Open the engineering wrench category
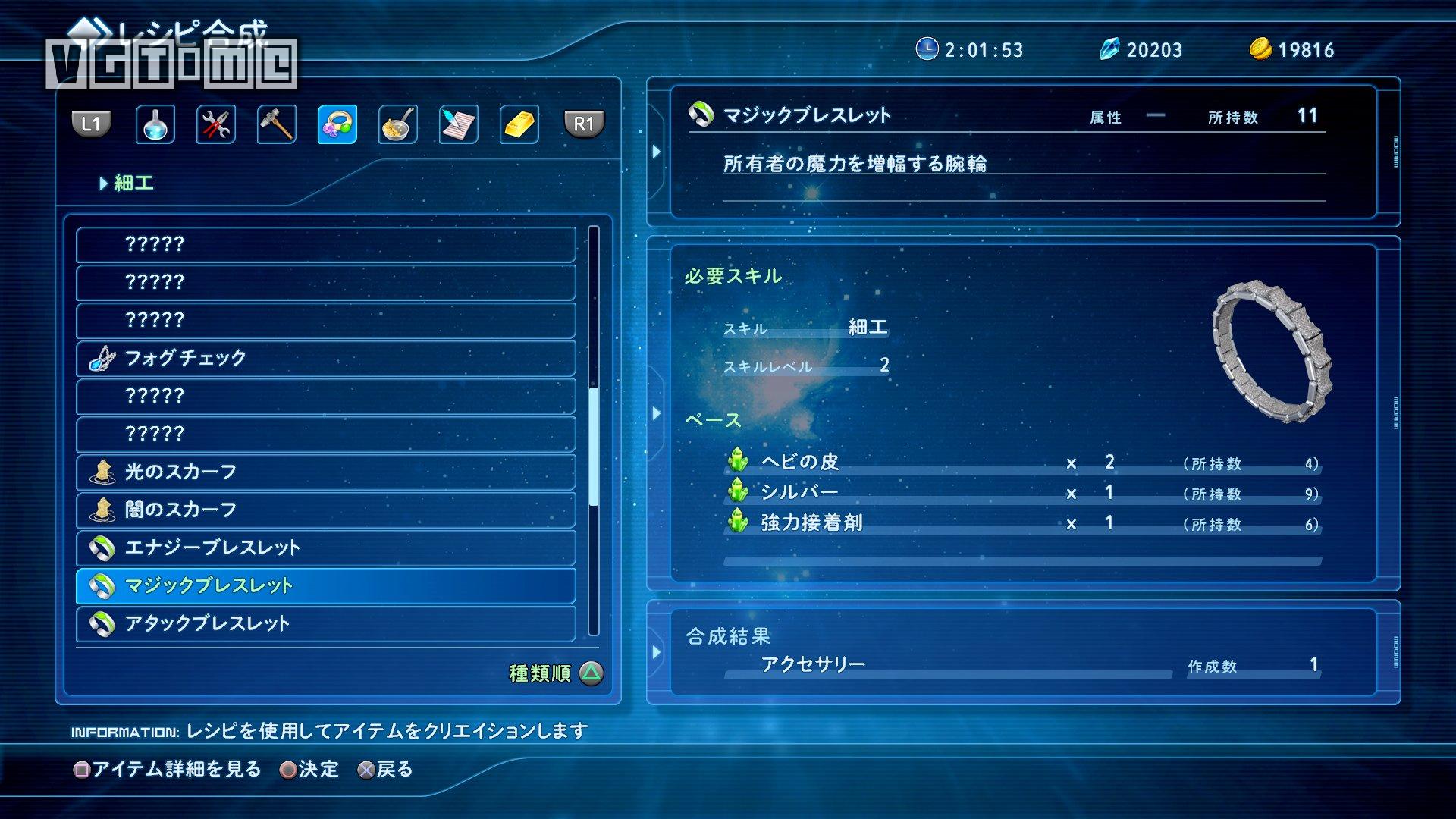The width and height of the screenshot is (1456, 819). [215, 125]
